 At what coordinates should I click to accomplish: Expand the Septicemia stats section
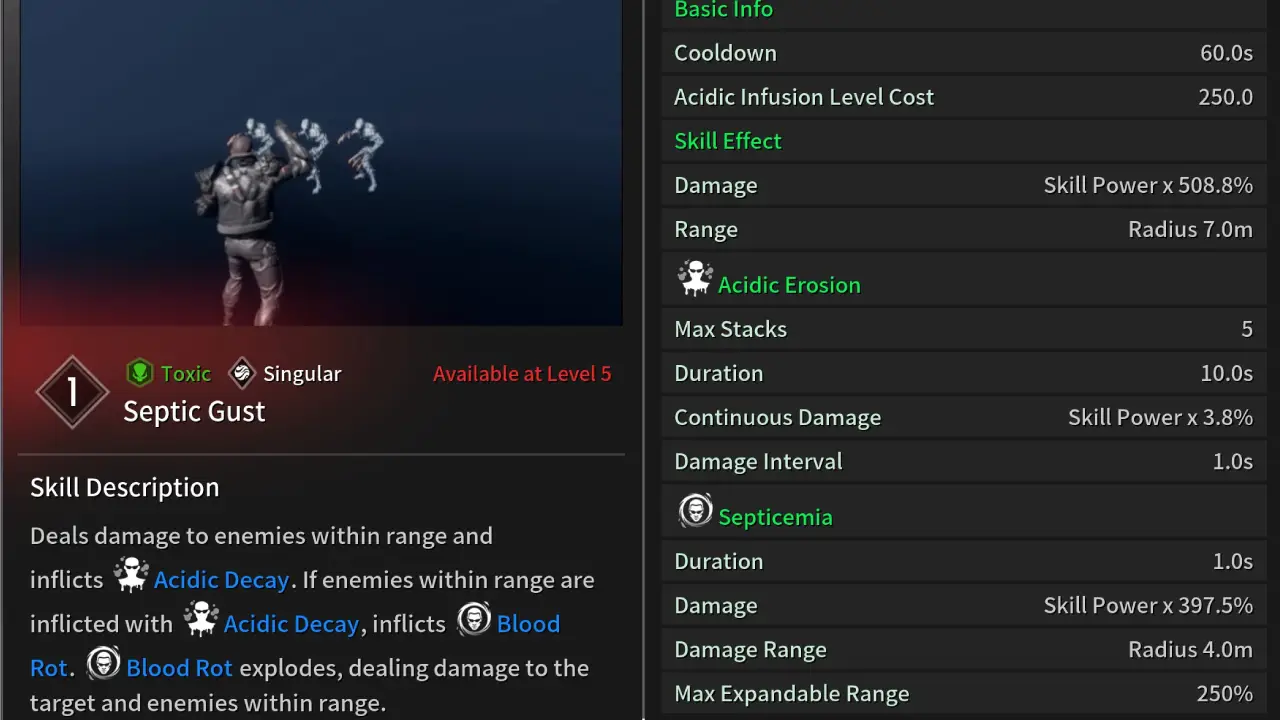pos(775,517)
